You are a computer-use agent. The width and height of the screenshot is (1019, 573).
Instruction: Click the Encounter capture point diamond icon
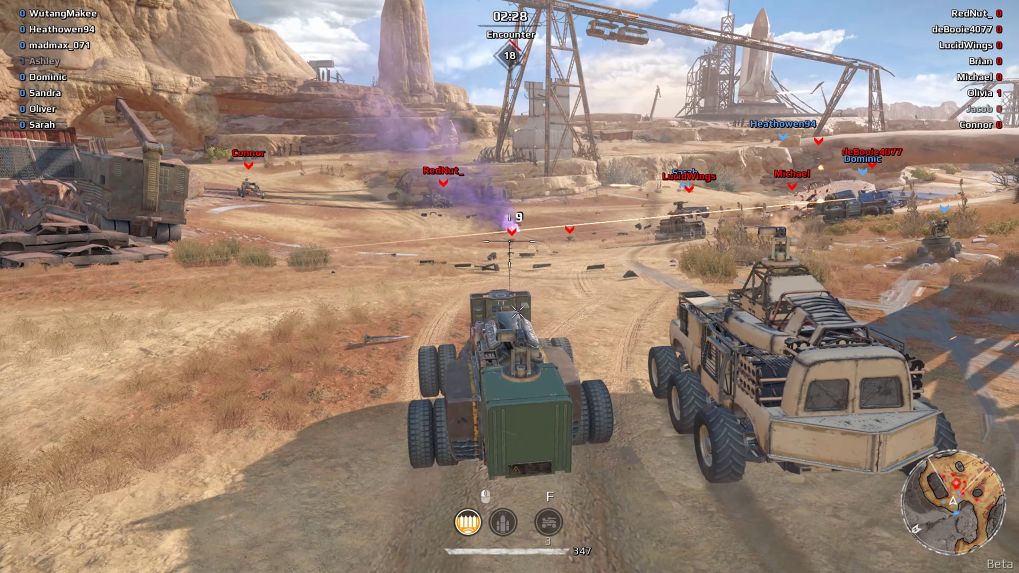[510, 55]
